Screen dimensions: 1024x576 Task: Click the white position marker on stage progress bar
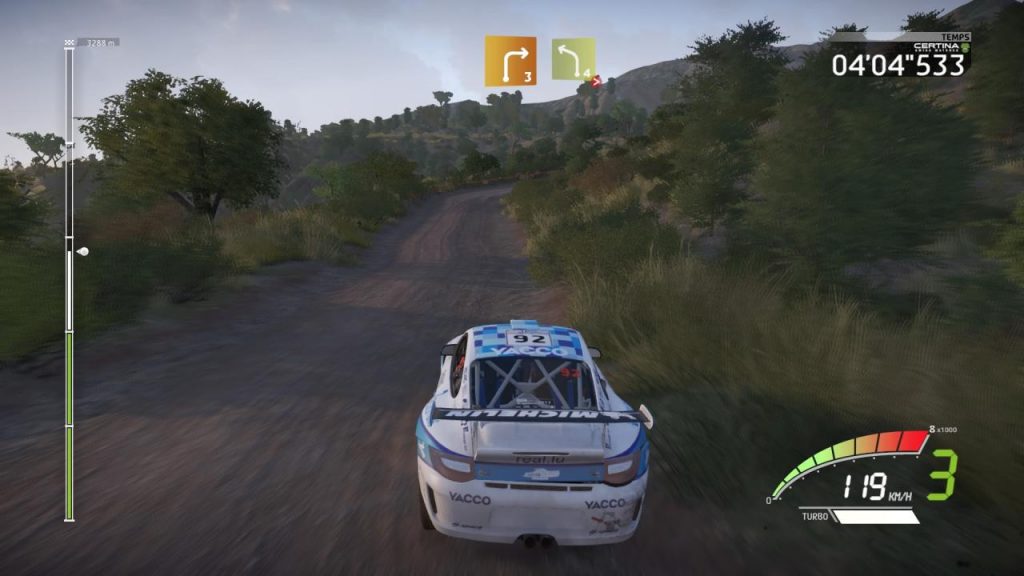point(82,251)
